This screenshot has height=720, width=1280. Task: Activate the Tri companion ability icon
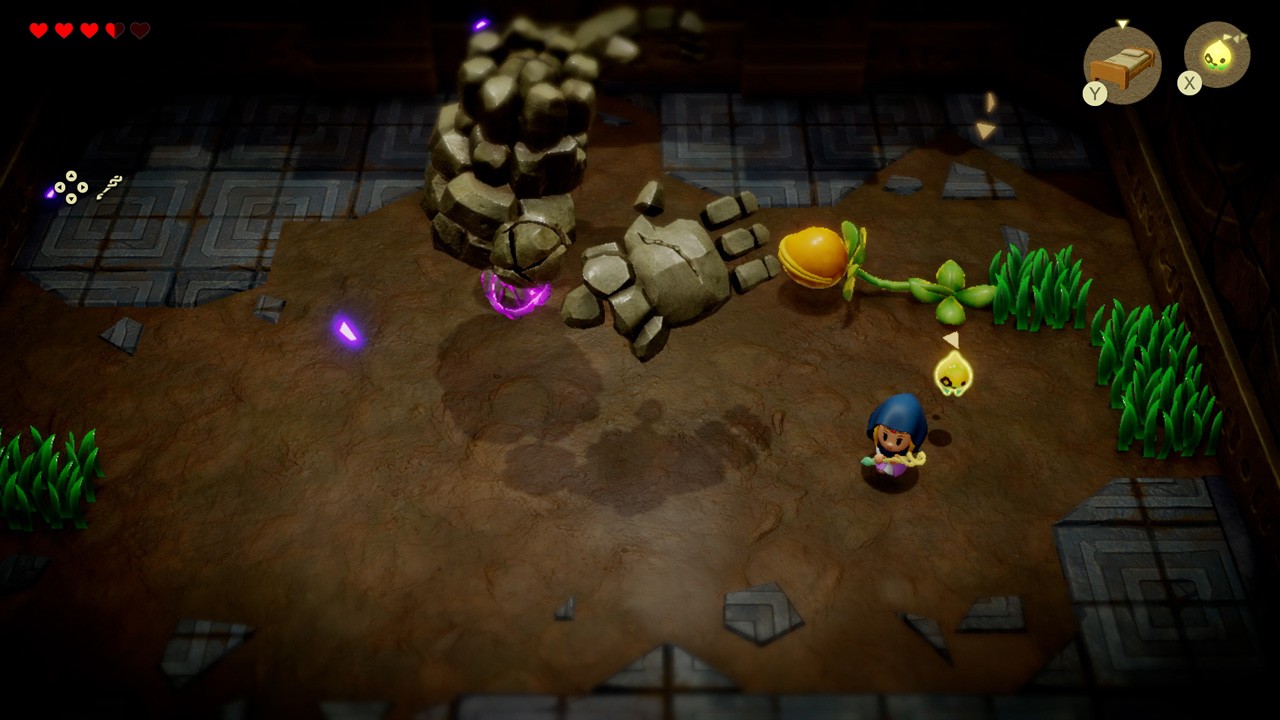[1217, 55]
